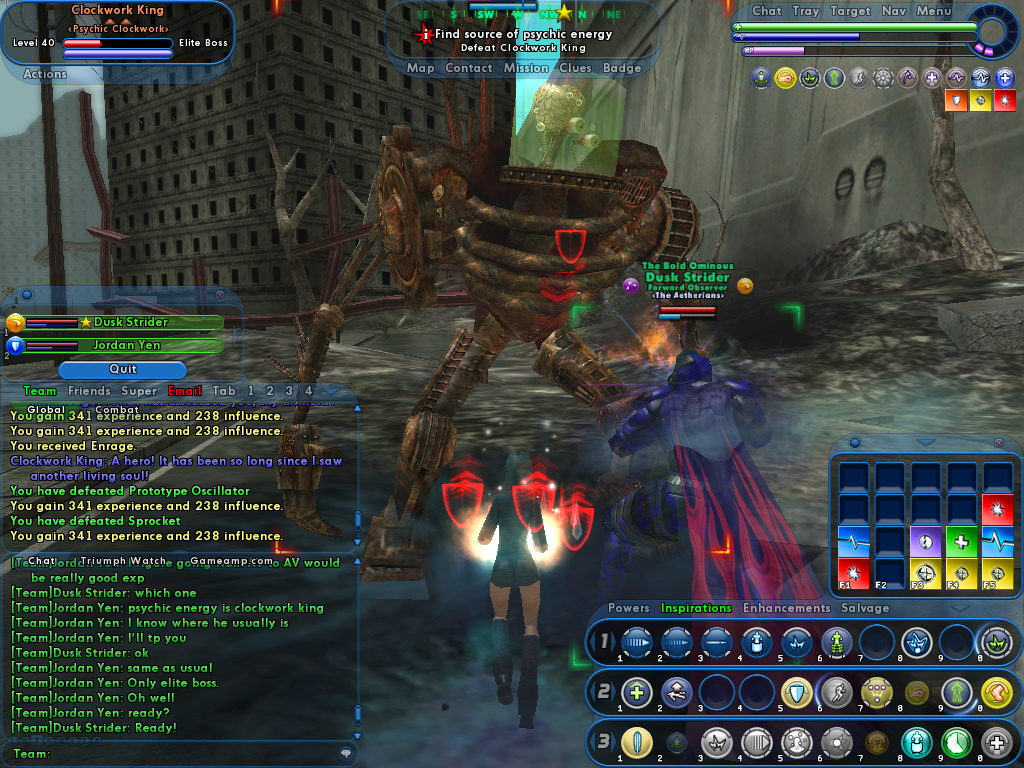Select the Combat chat tab
This screenshot has width=1024, height=768.
pos(117,409)
